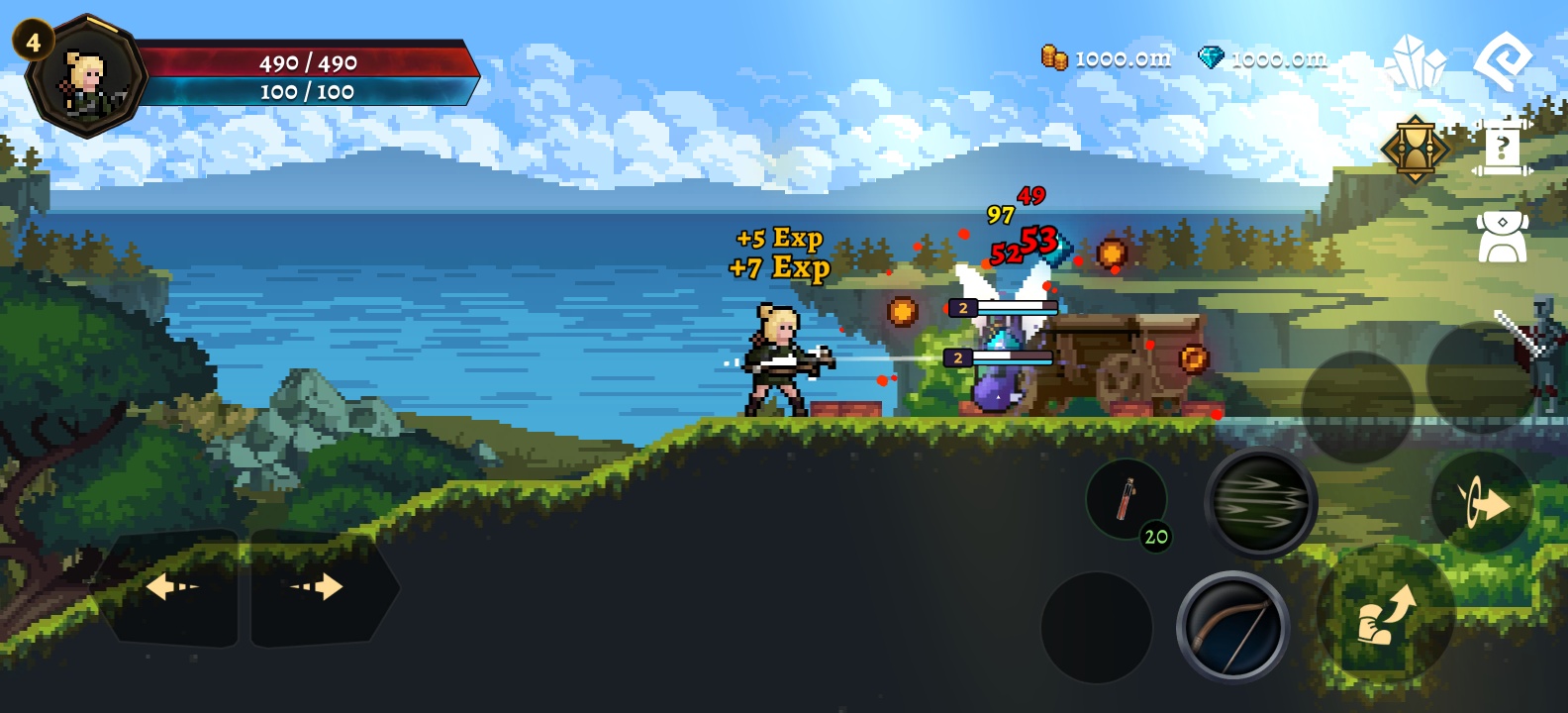Open the white crystals icon

point(1416,61)
